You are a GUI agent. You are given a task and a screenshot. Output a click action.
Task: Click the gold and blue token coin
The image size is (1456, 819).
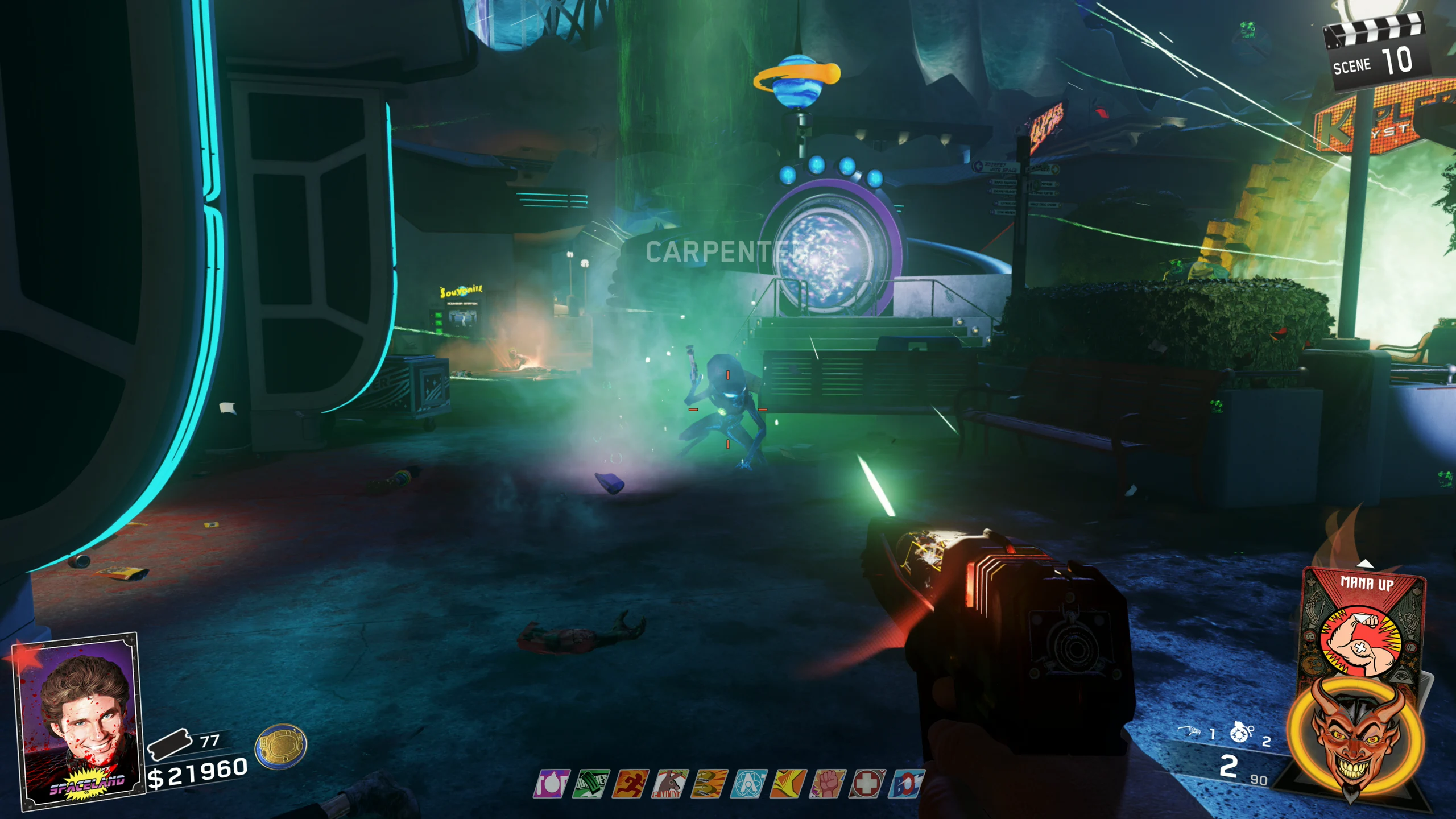point(281,746)
